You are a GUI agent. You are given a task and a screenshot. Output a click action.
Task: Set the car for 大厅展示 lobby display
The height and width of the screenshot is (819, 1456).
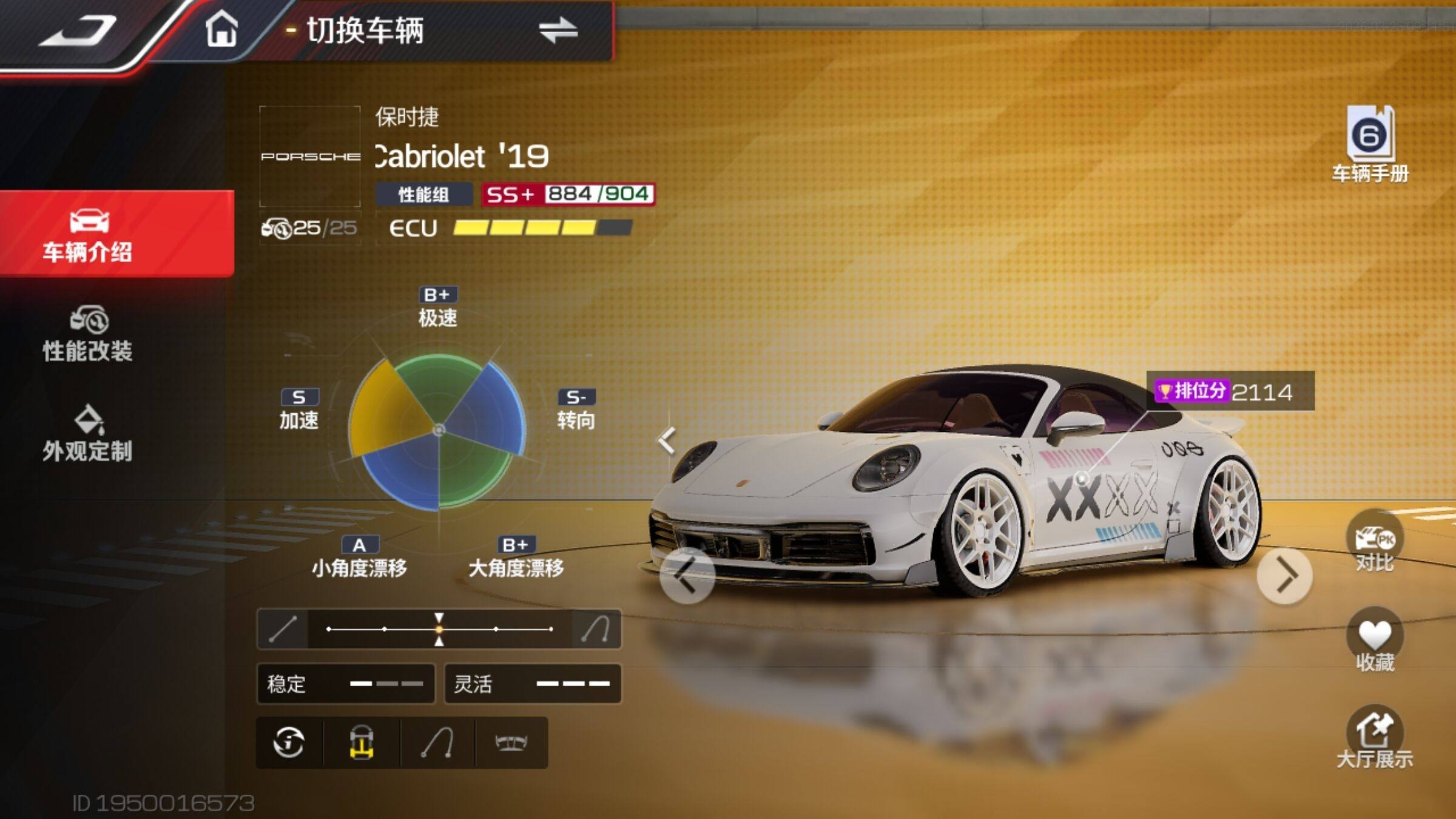click(x=1375, y=737)
